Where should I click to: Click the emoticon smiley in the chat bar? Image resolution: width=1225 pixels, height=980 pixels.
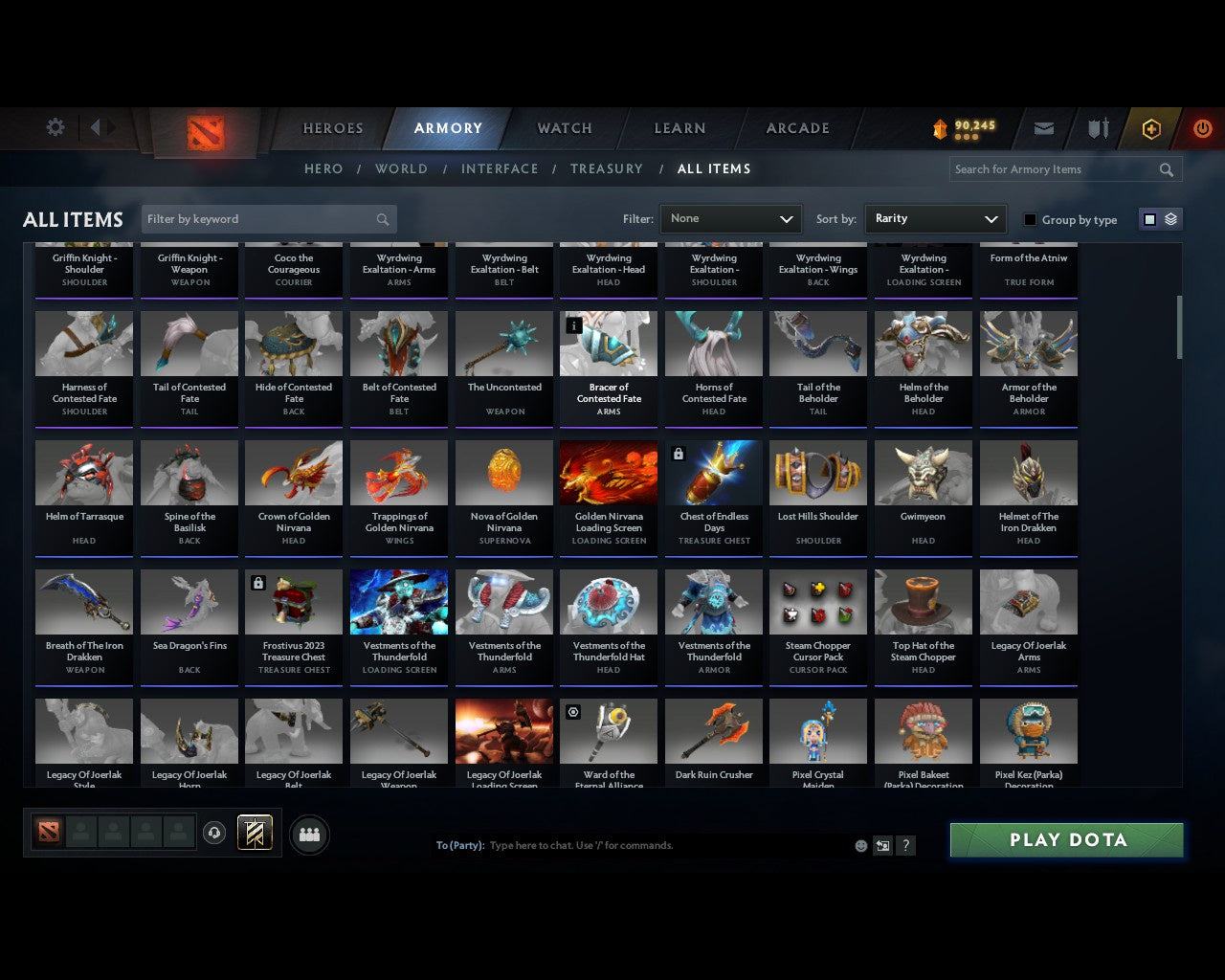[x=860, y=846]
